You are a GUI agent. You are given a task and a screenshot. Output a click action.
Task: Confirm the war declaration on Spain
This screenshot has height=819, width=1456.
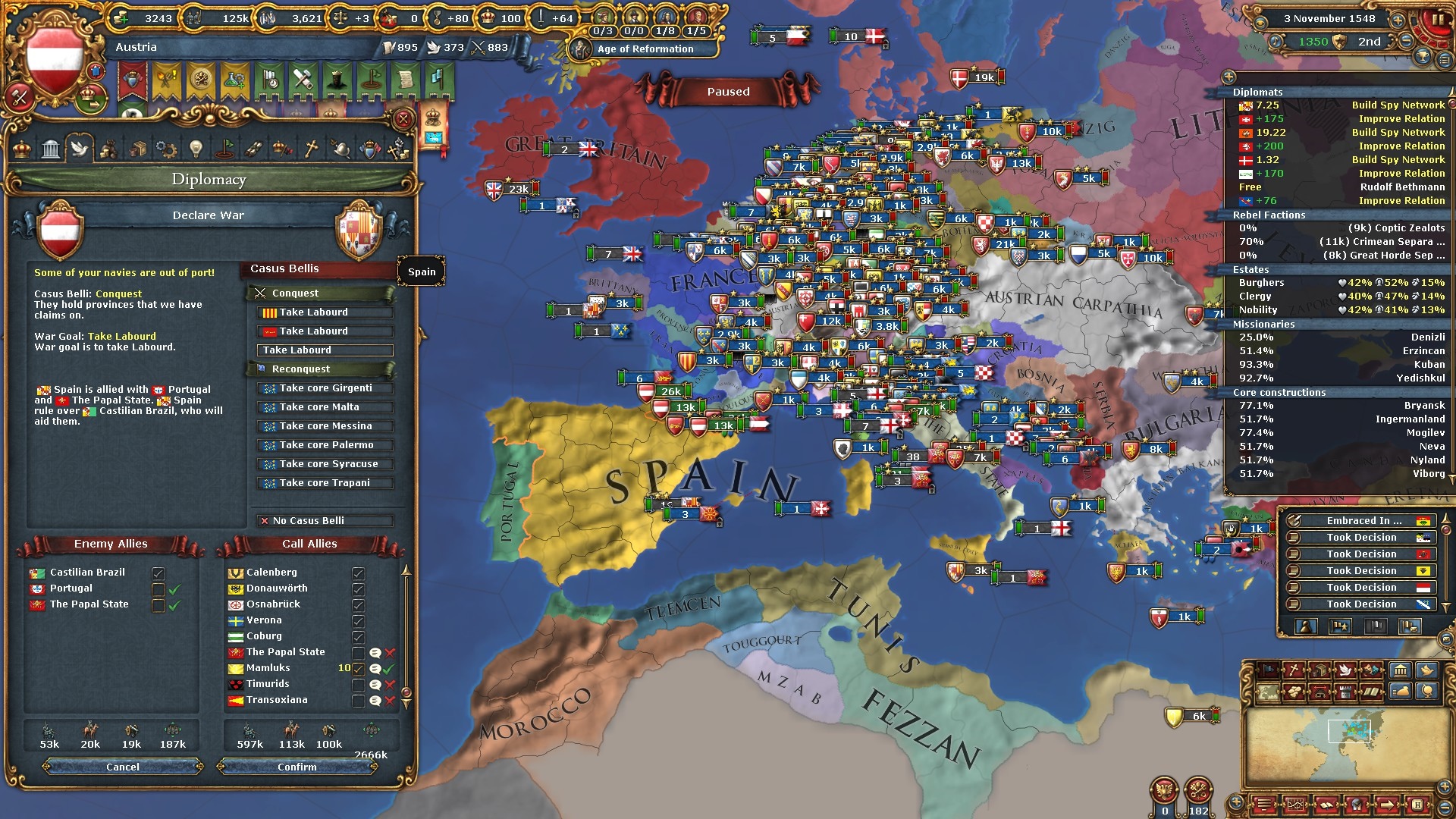[x=297, y=767]
